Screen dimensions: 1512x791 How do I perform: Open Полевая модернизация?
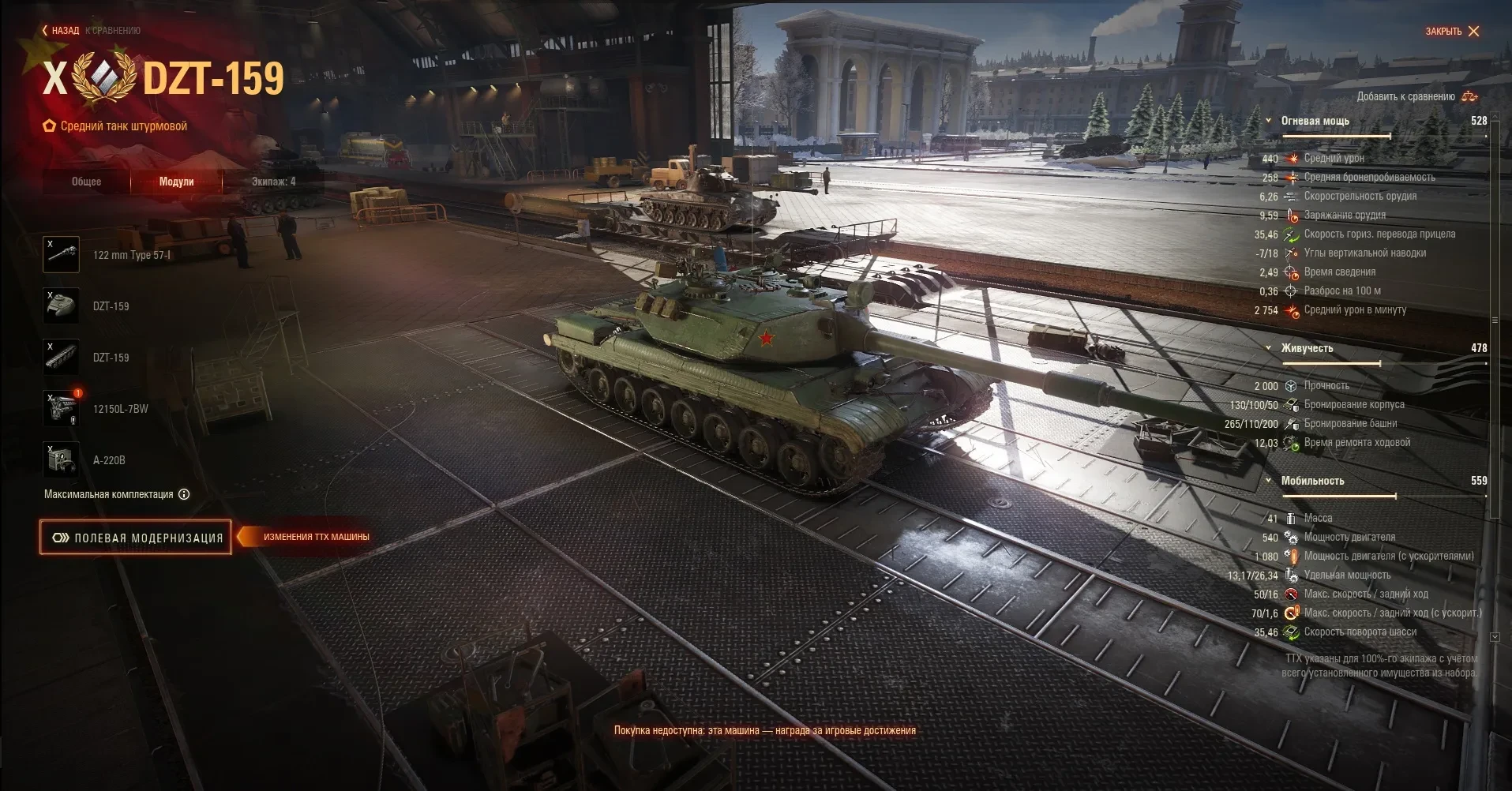pos(136,538)
